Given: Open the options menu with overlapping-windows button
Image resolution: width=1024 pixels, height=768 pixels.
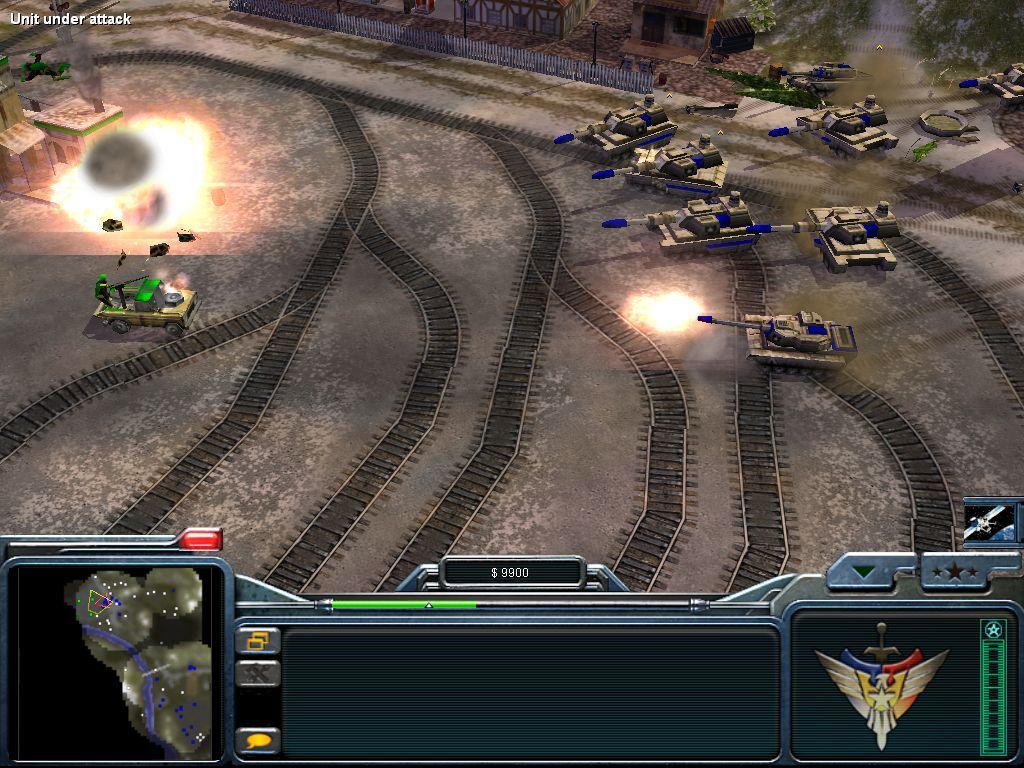Looking at the screenshot, I should click(x=258, y=641).
